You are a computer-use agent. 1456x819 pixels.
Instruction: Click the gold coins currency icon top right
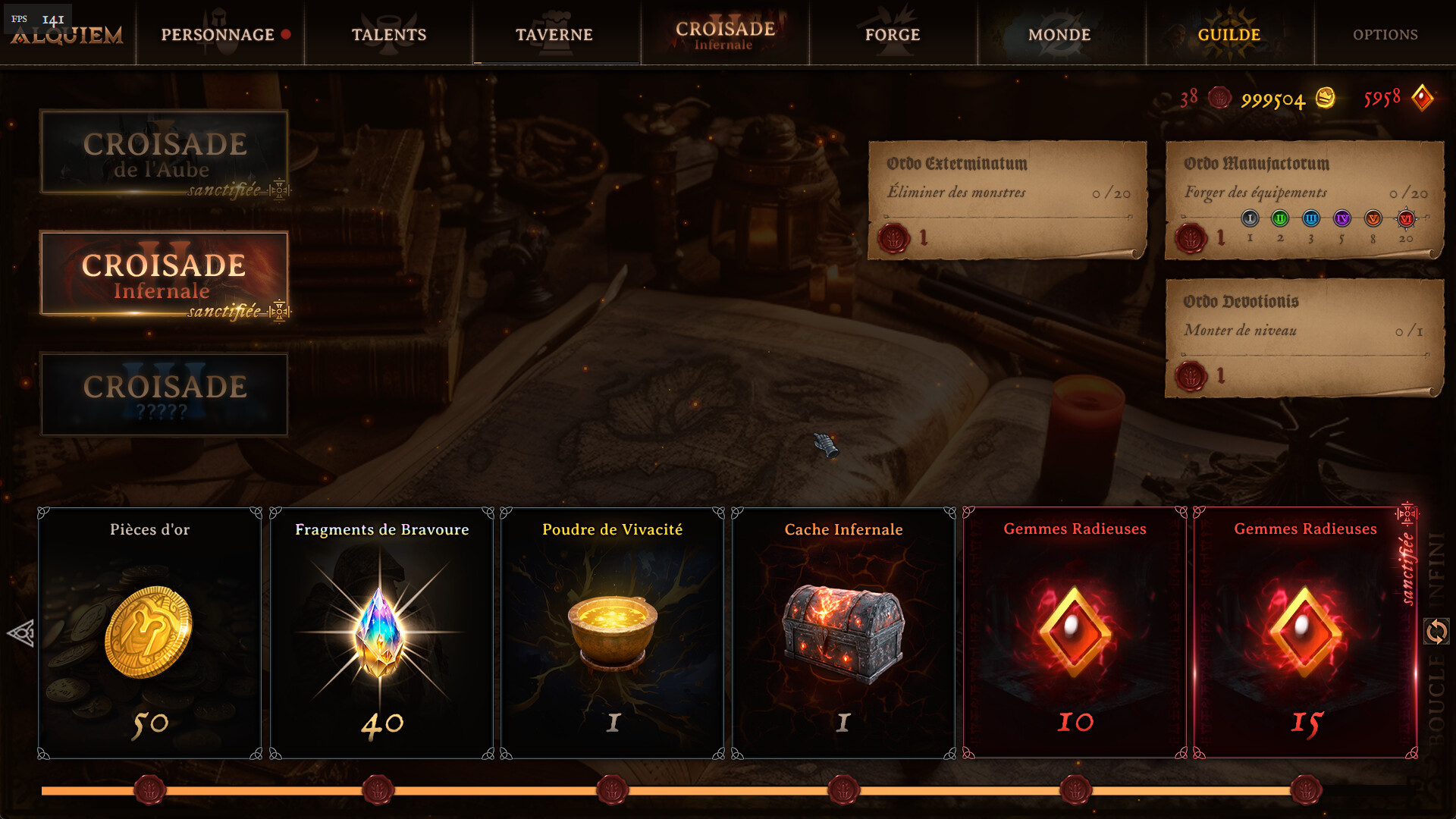(x=1327, y=98)
